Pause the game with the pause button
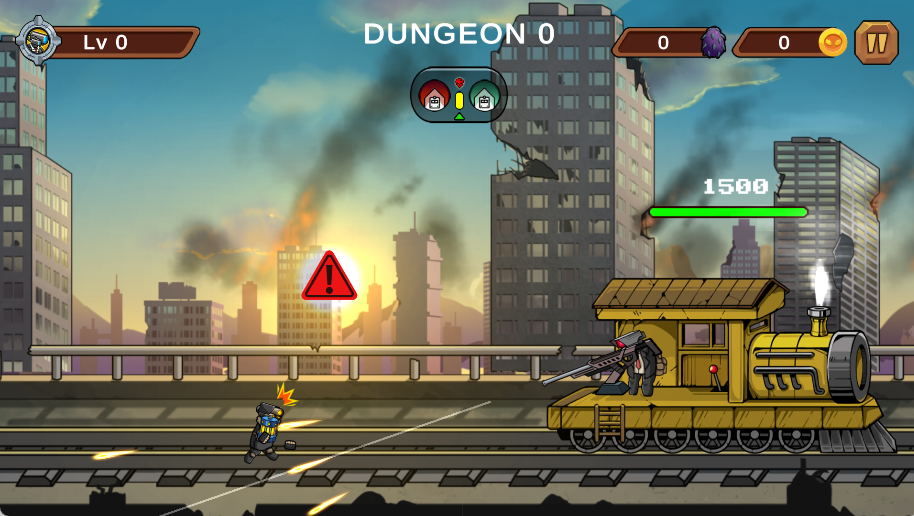 point(876,43)
